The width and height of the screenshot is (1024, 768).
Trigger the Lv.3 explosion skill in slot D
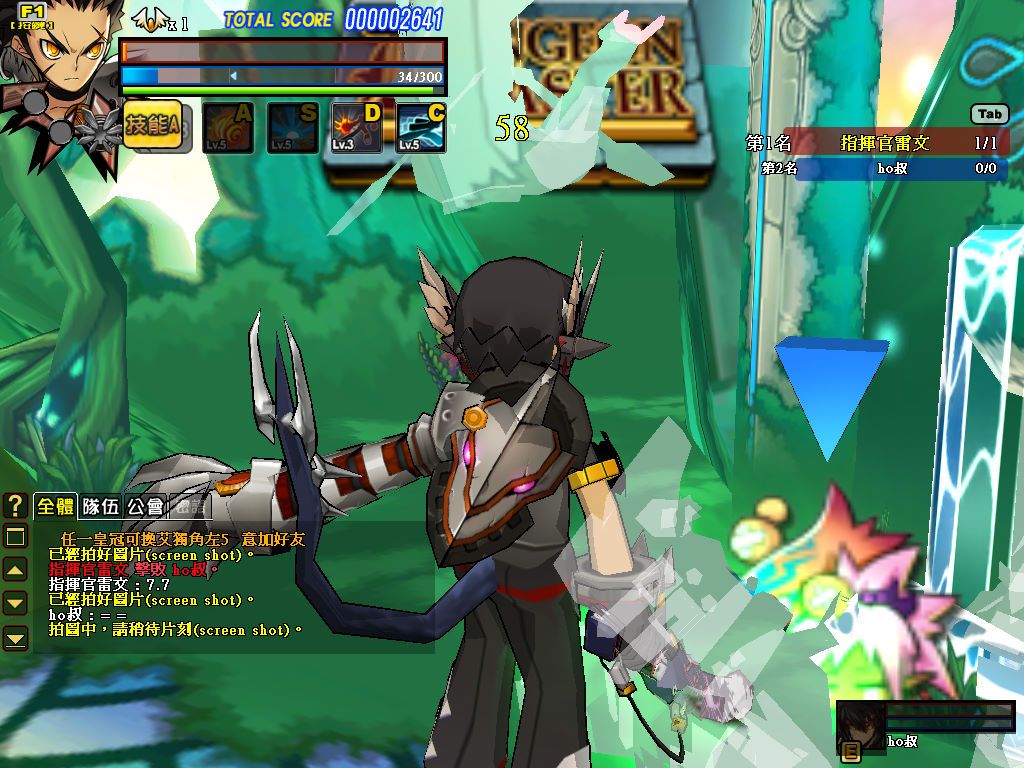357,128
